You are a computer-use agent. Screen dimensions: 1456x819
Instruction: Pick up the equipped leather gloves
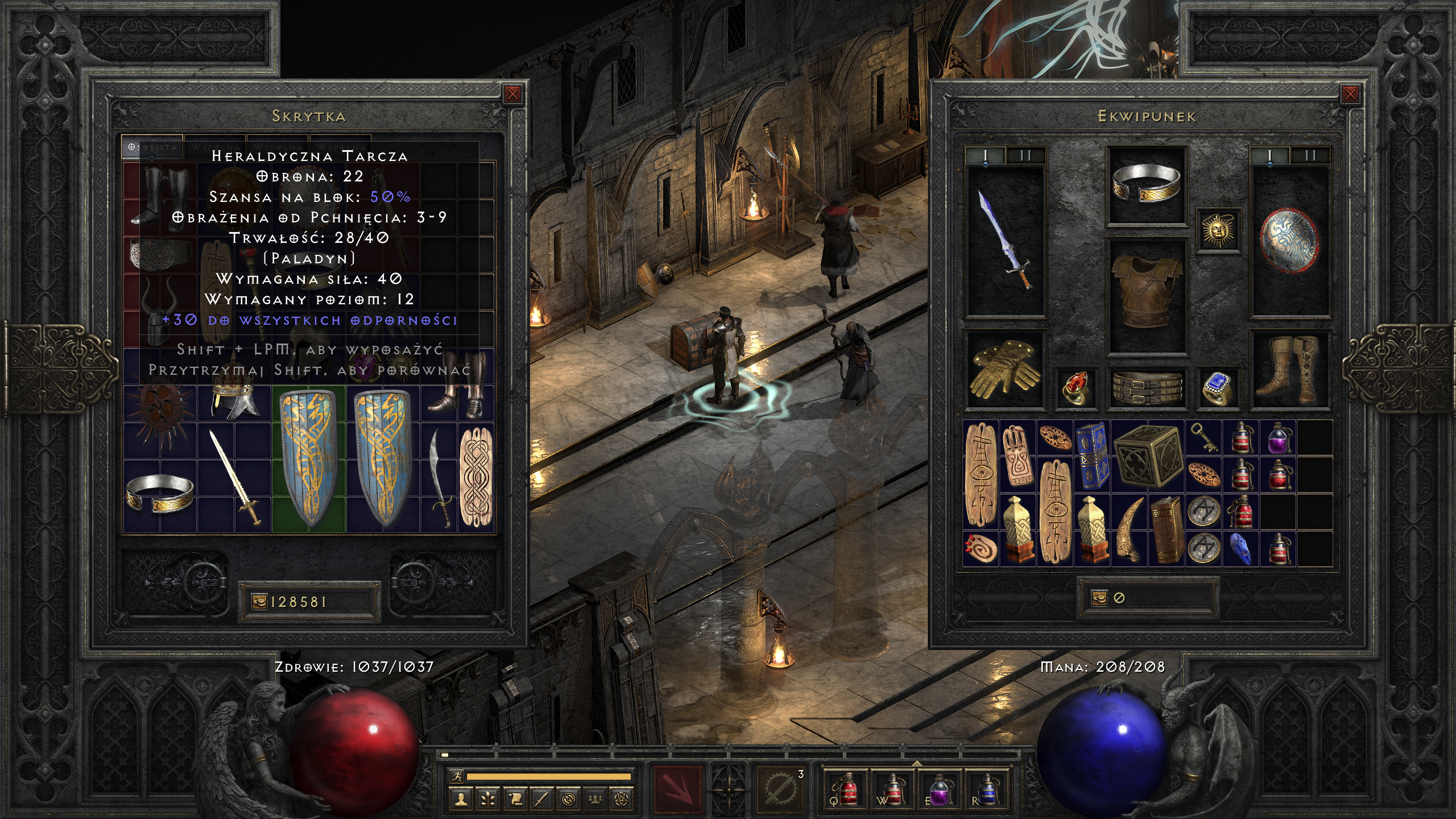point(1006,369)
